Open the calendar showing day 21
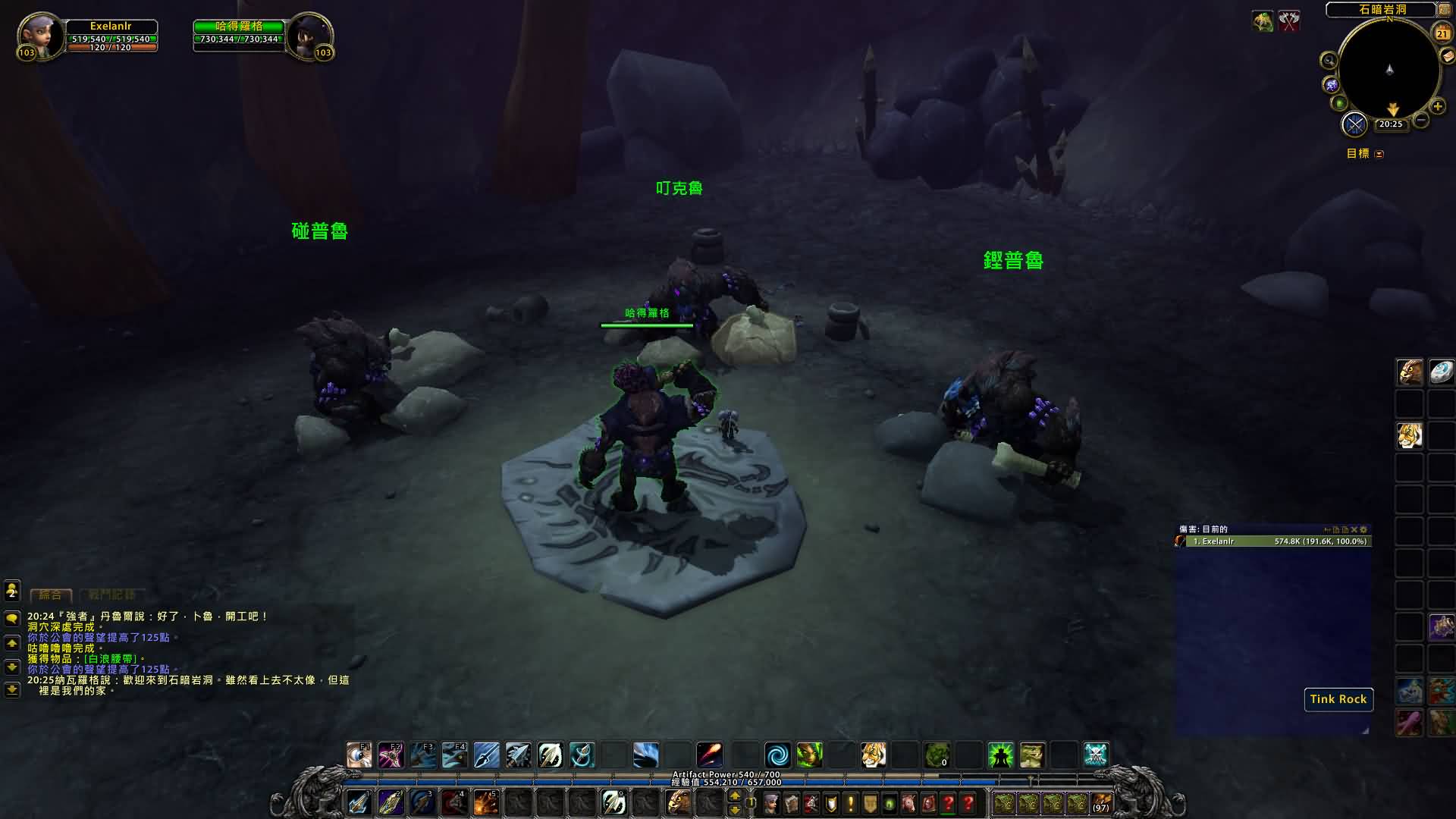The image size is (1456, 819). [x=1442, y=33]
